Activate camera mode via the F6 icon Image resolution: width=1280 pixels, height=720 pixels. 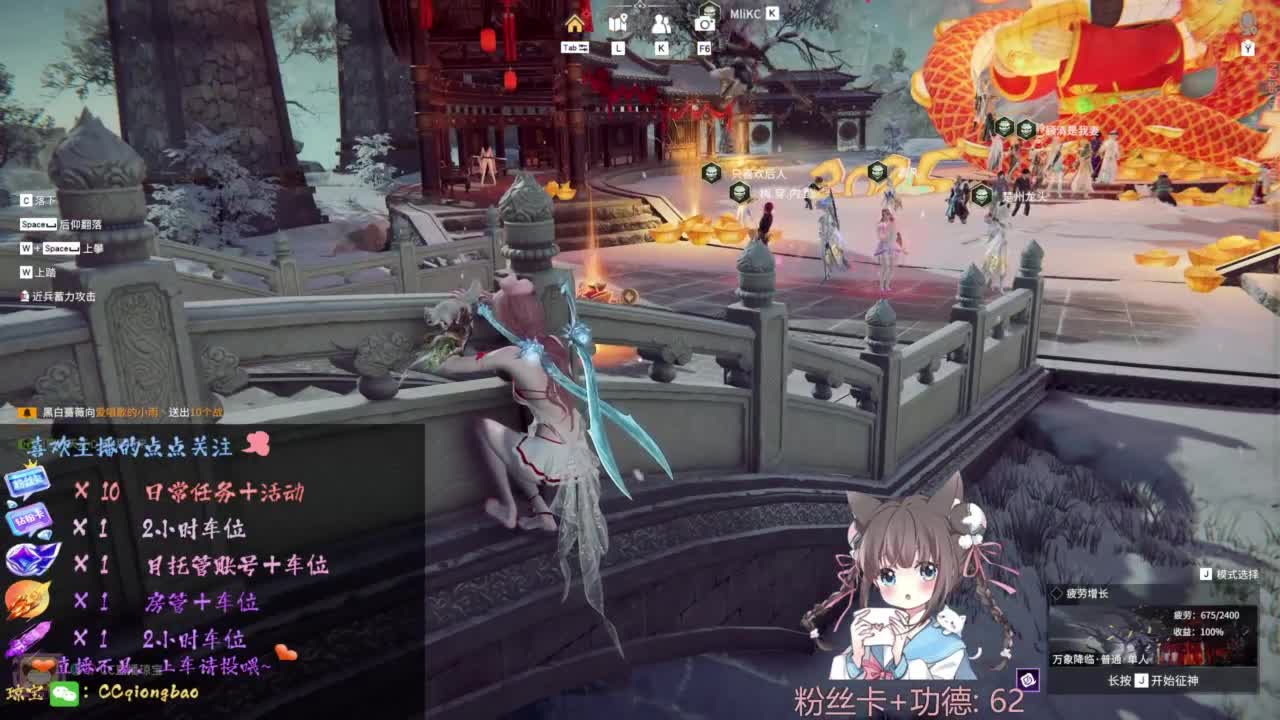[705, 25]
